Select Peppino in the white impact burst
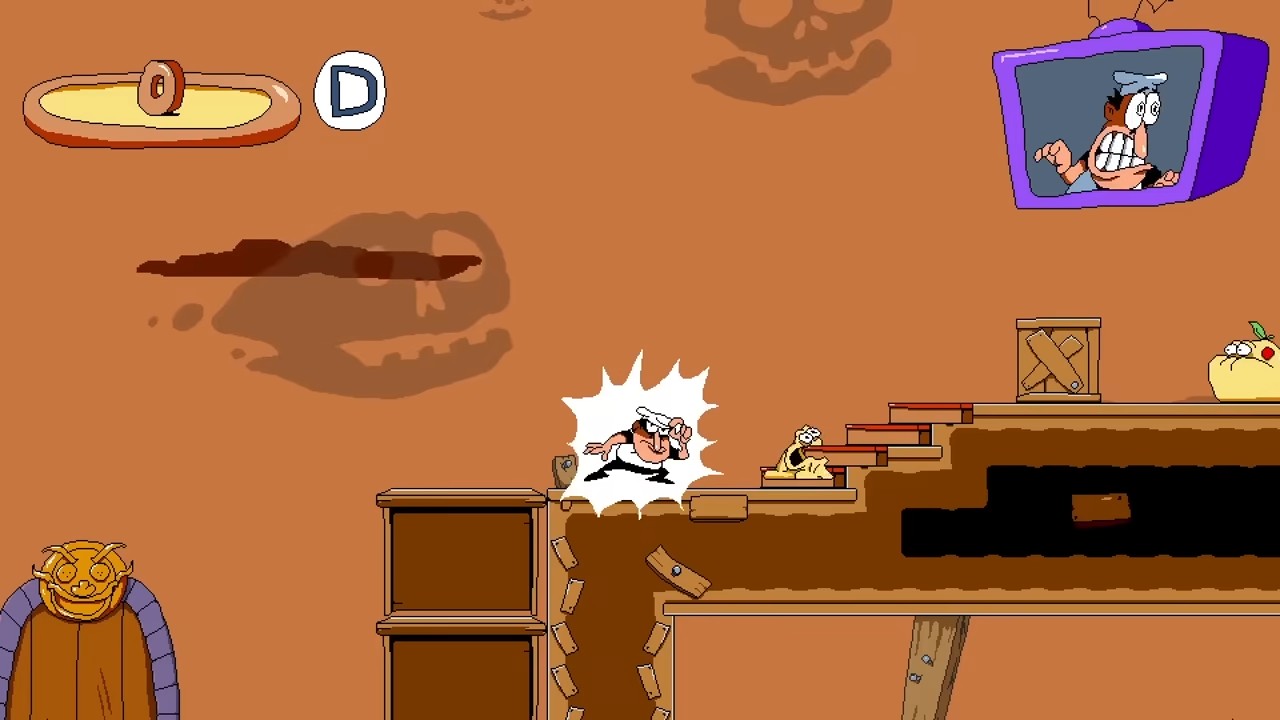1280x720 pixels. click(x=640, y=445)
